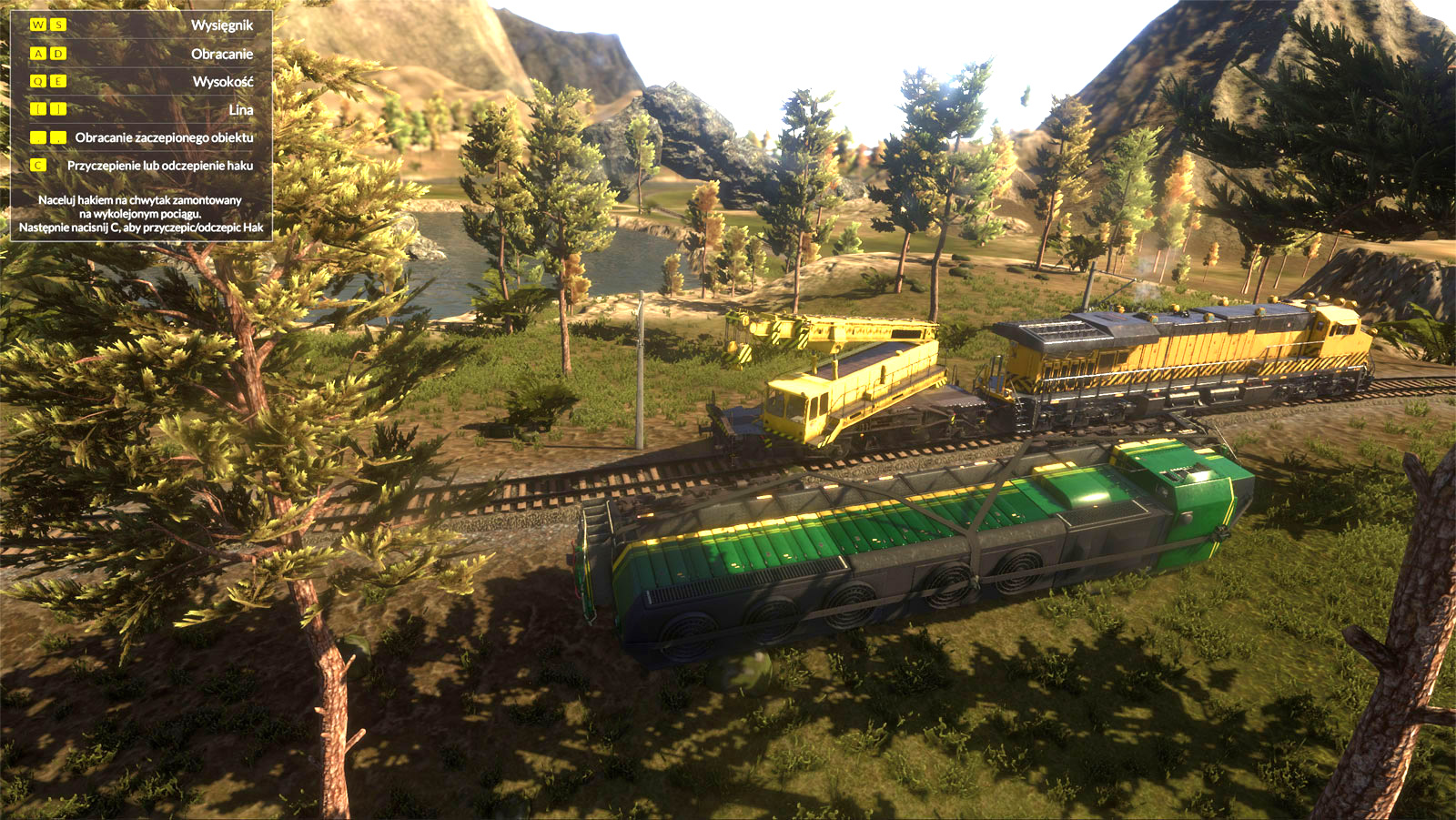Click the left bracket key icon for Lina

[x=37, y=110]
